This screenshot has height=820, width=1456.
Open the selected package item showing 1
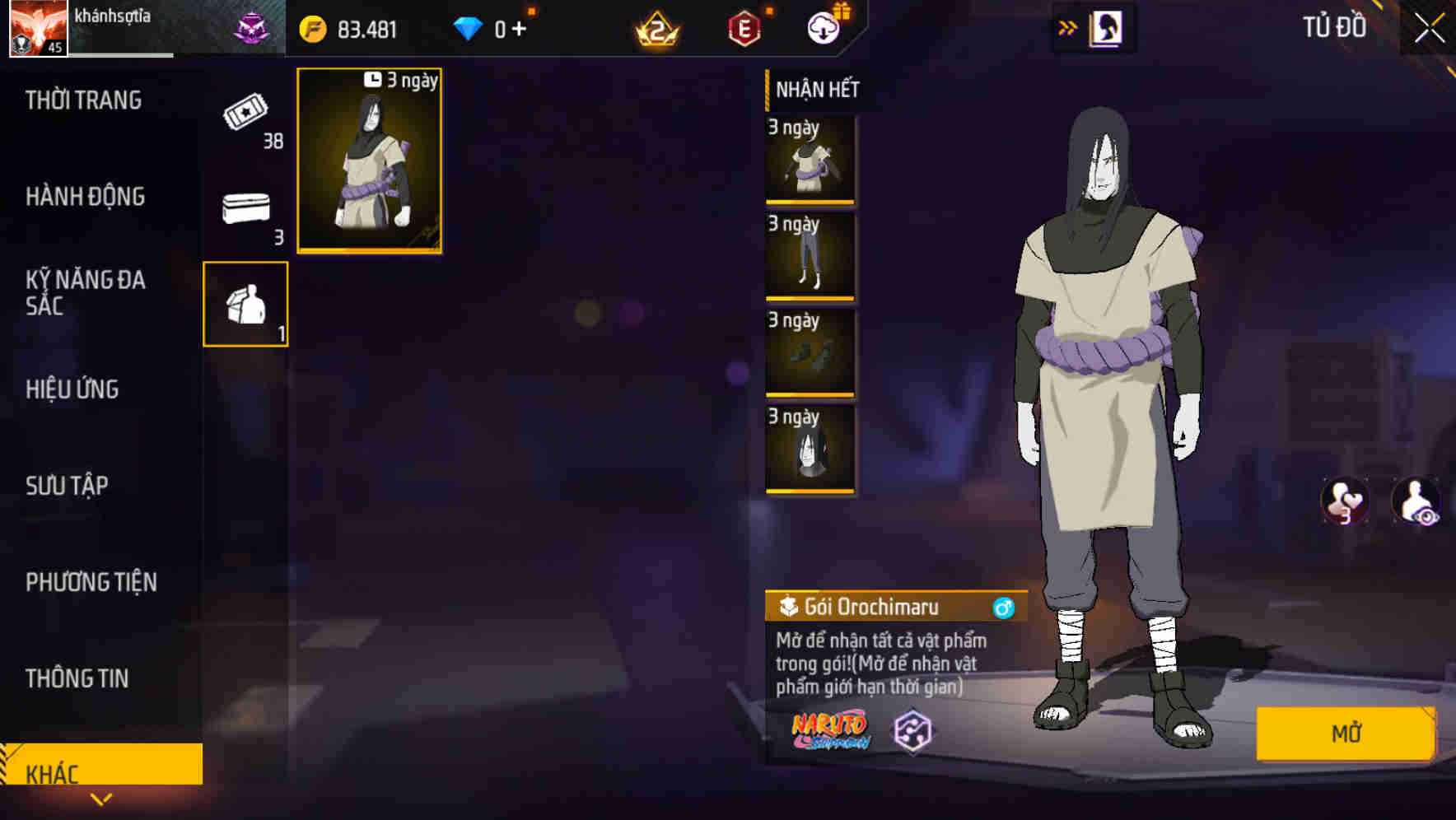pyautogui.click(x=245, y=305)
